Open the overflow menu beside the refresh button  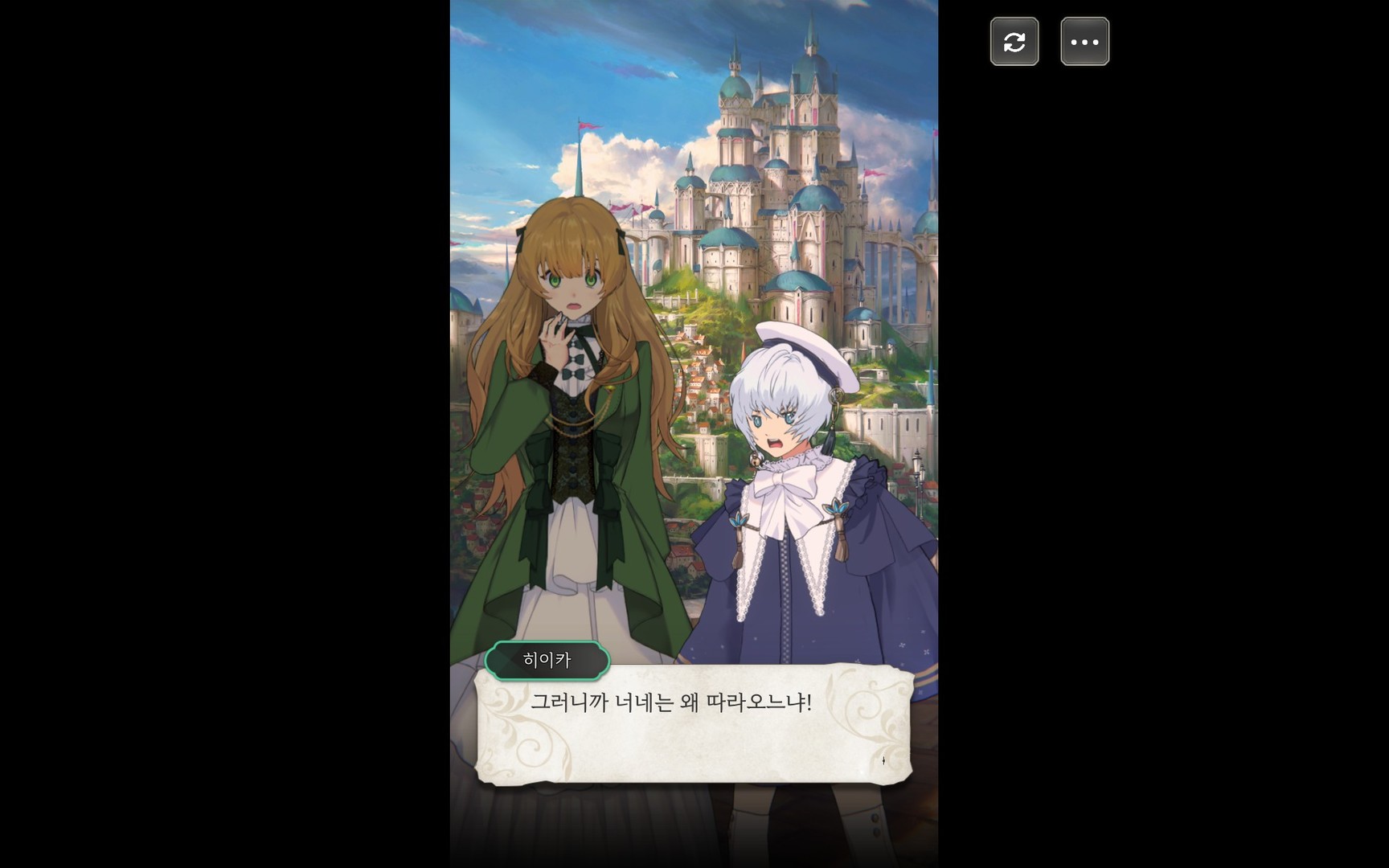pyautogui.click(x=1084, y=41)
